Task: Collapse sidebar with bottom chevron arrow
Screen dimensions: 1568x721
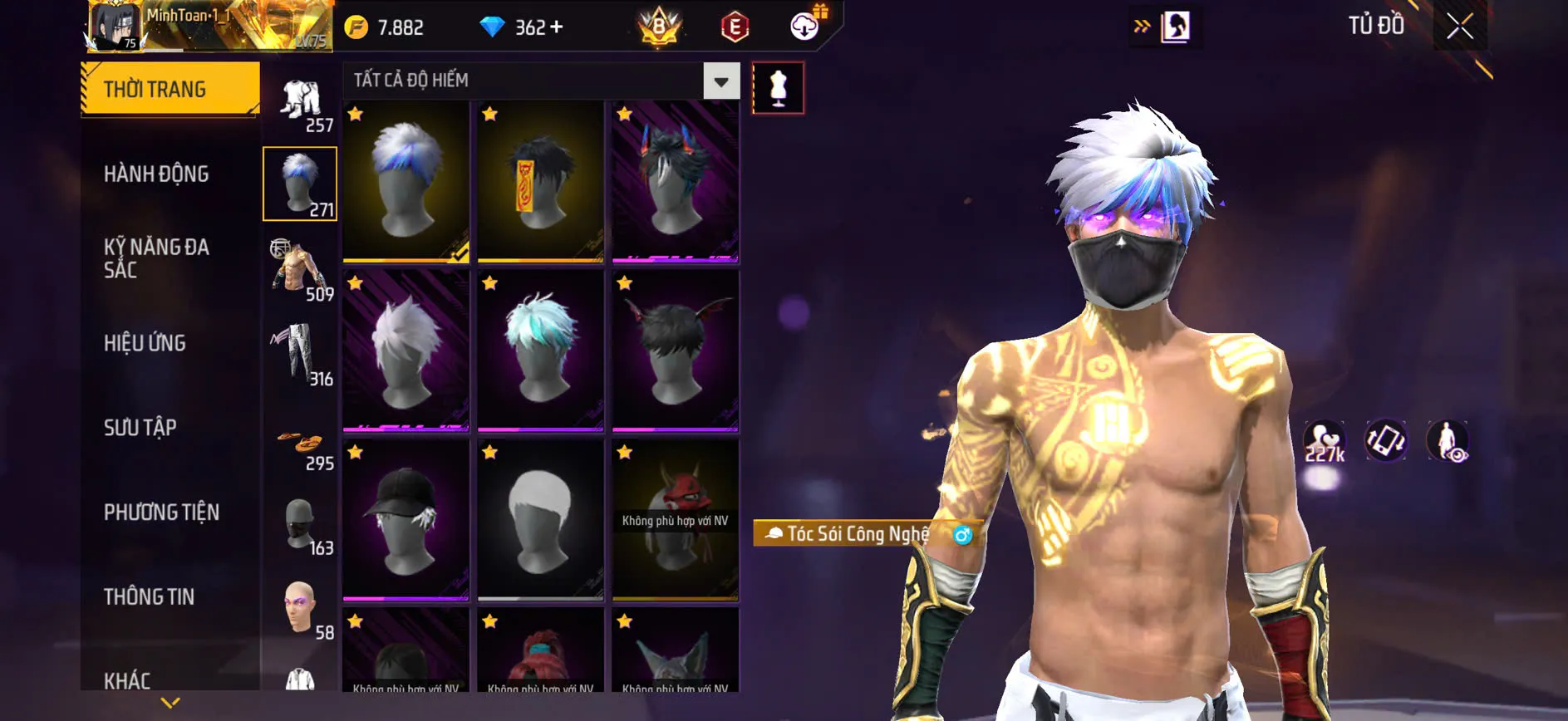Action: pyautogui.click(x=172, y=702)
